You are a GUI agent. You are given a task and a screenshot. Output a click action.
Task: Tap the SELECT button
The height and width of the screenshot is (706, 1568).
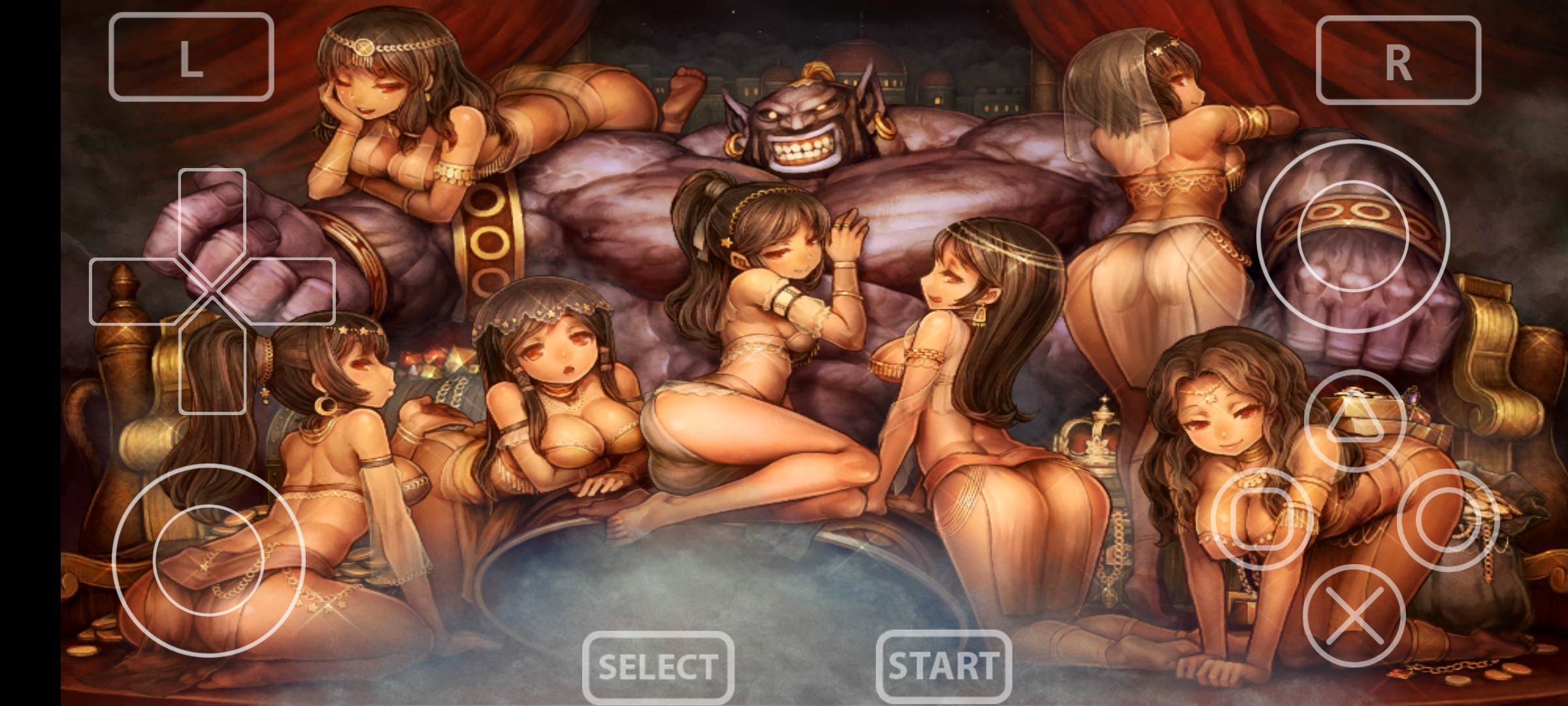click(x=658, y=667)
